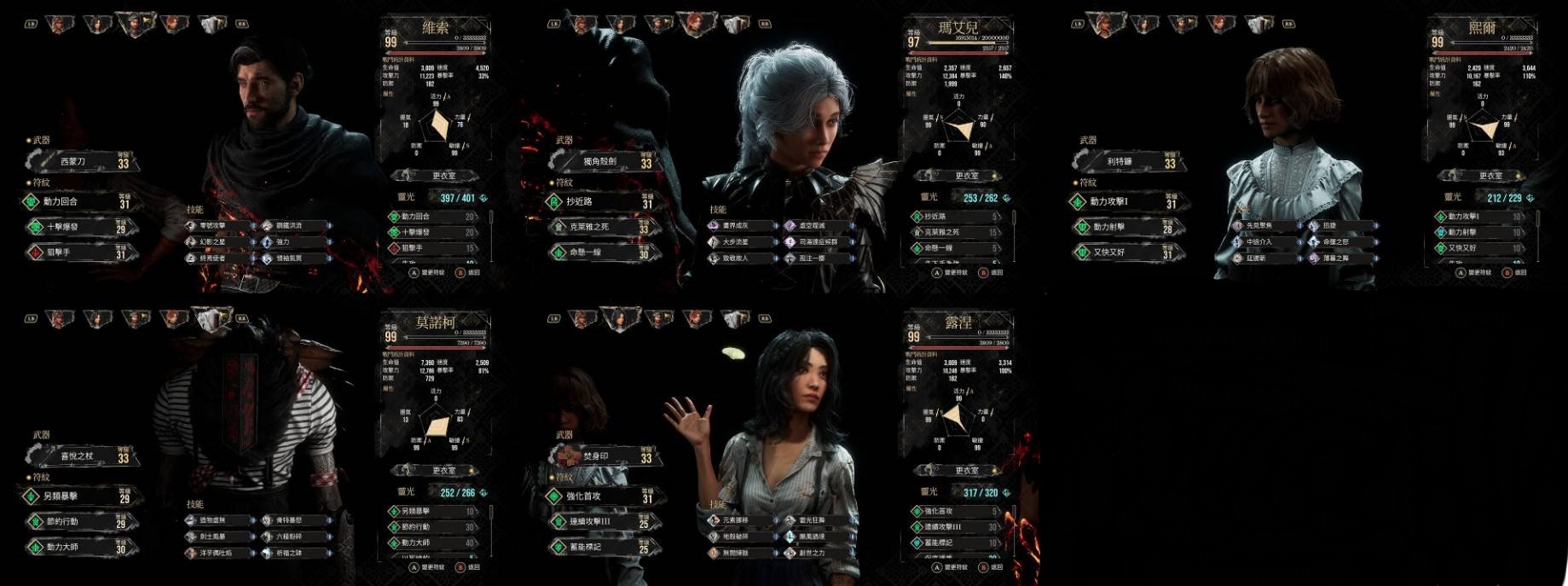Open 露涅's 更衣室 dressing room button
This screenshot has width=1568, height=586.
coord(966,471)
